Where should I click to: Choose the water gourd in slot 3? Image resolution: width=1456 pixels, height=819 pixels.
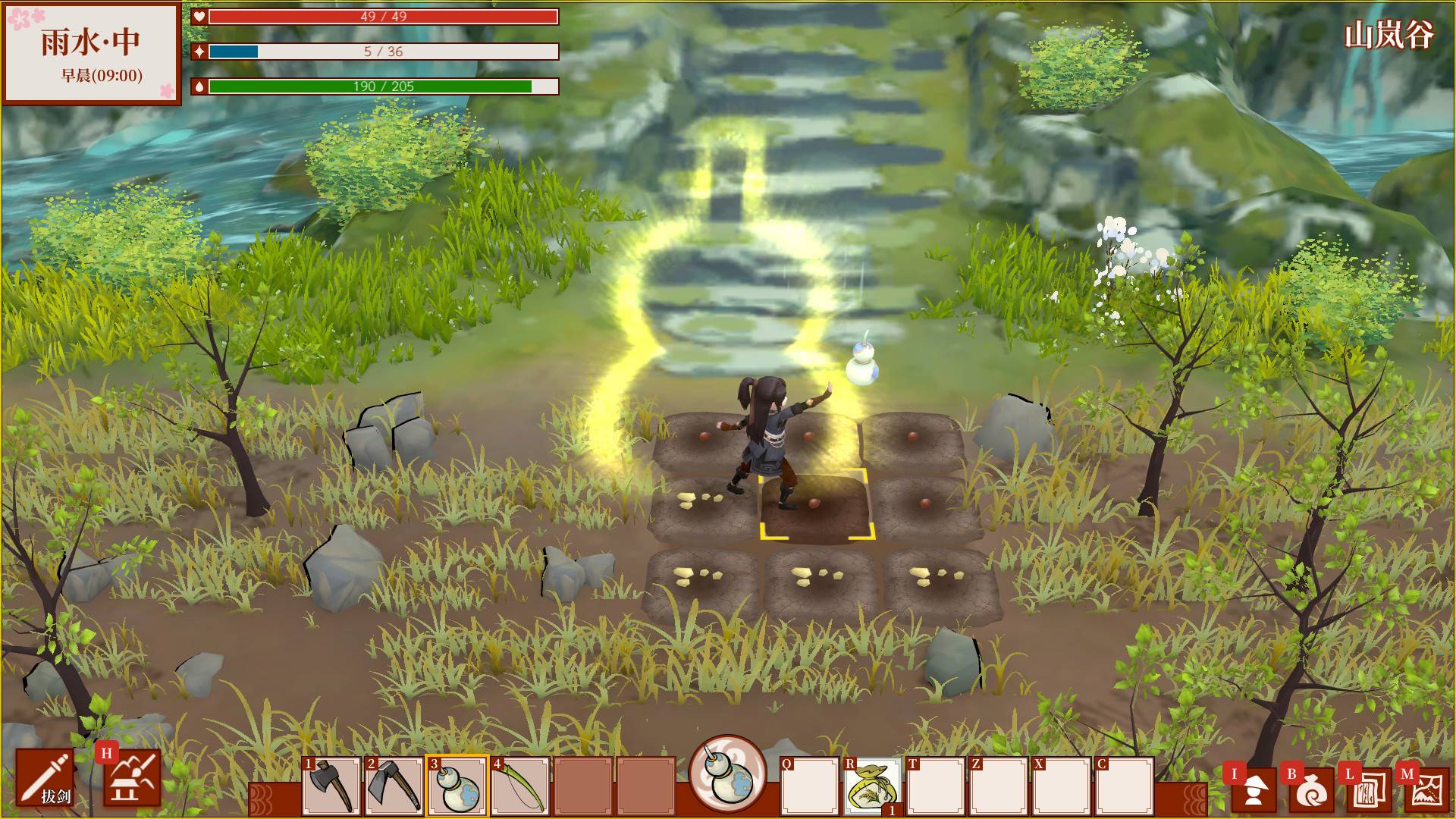[457, 786]
